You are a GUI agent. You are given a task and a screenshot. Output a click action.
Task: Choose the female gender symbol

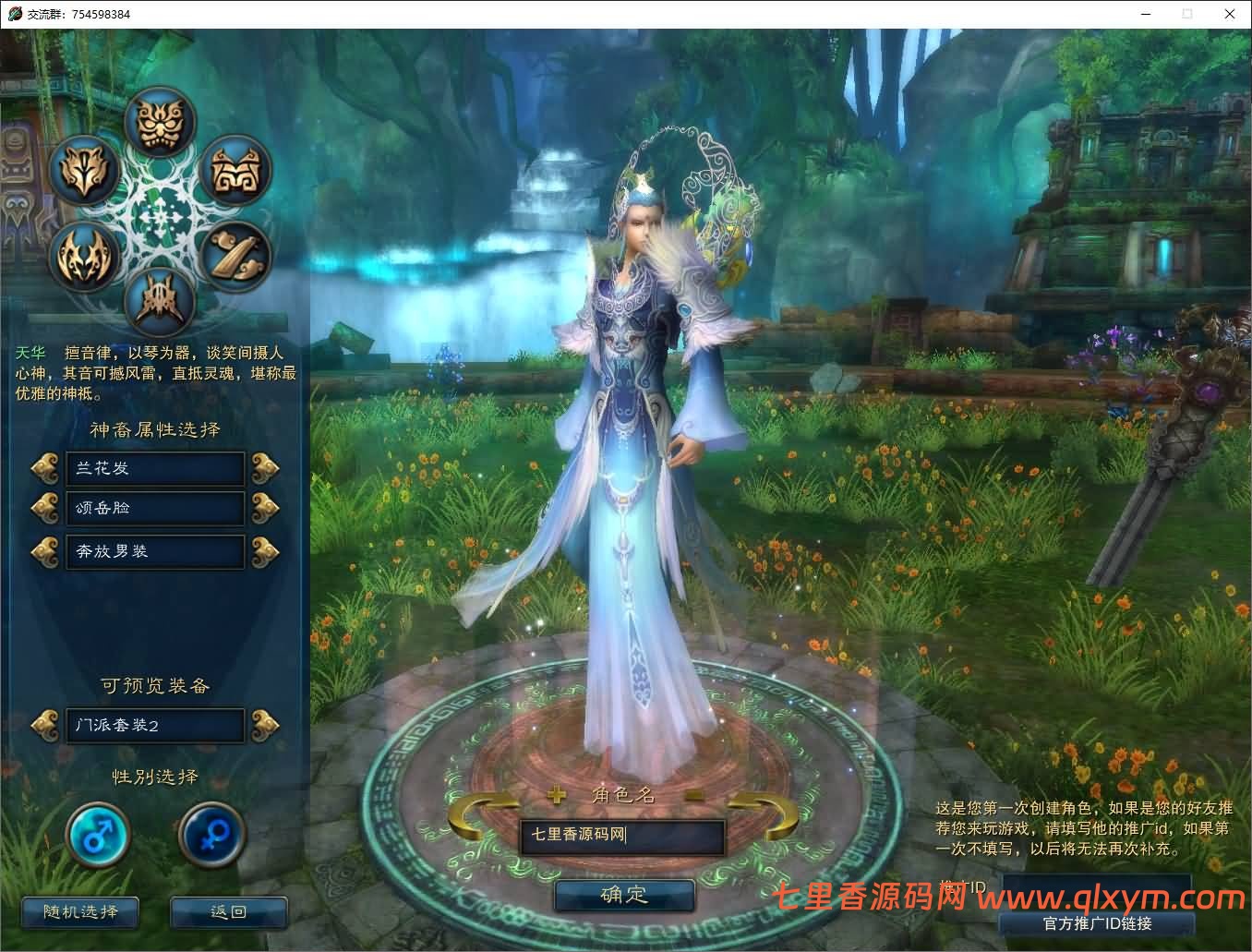(x=211, y=834)
